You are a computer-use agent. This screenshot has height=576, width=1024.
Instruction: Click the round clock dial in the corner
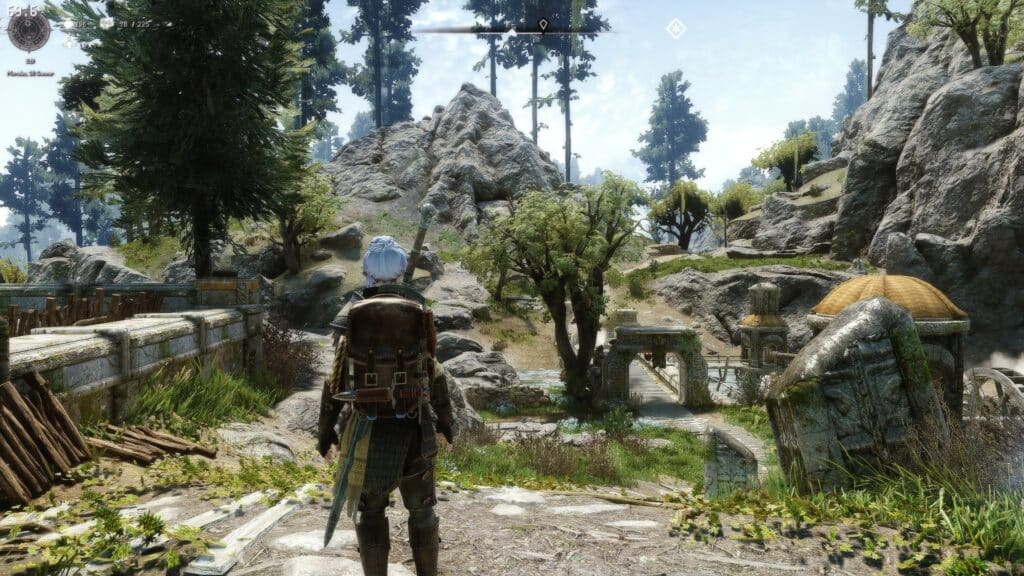pyautogui.click(x=28, y=31)
